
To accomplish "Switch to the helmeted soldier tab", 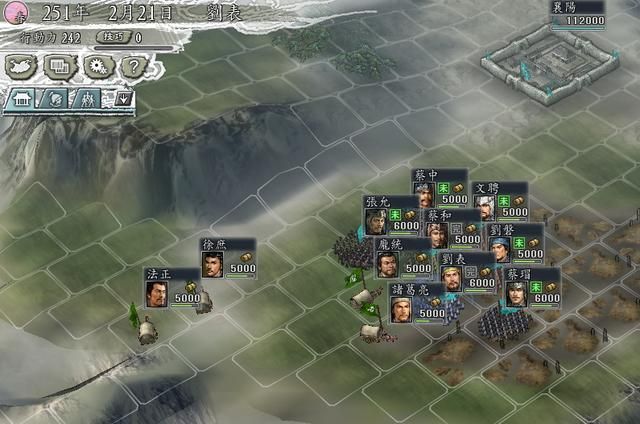I will (57, 98).
